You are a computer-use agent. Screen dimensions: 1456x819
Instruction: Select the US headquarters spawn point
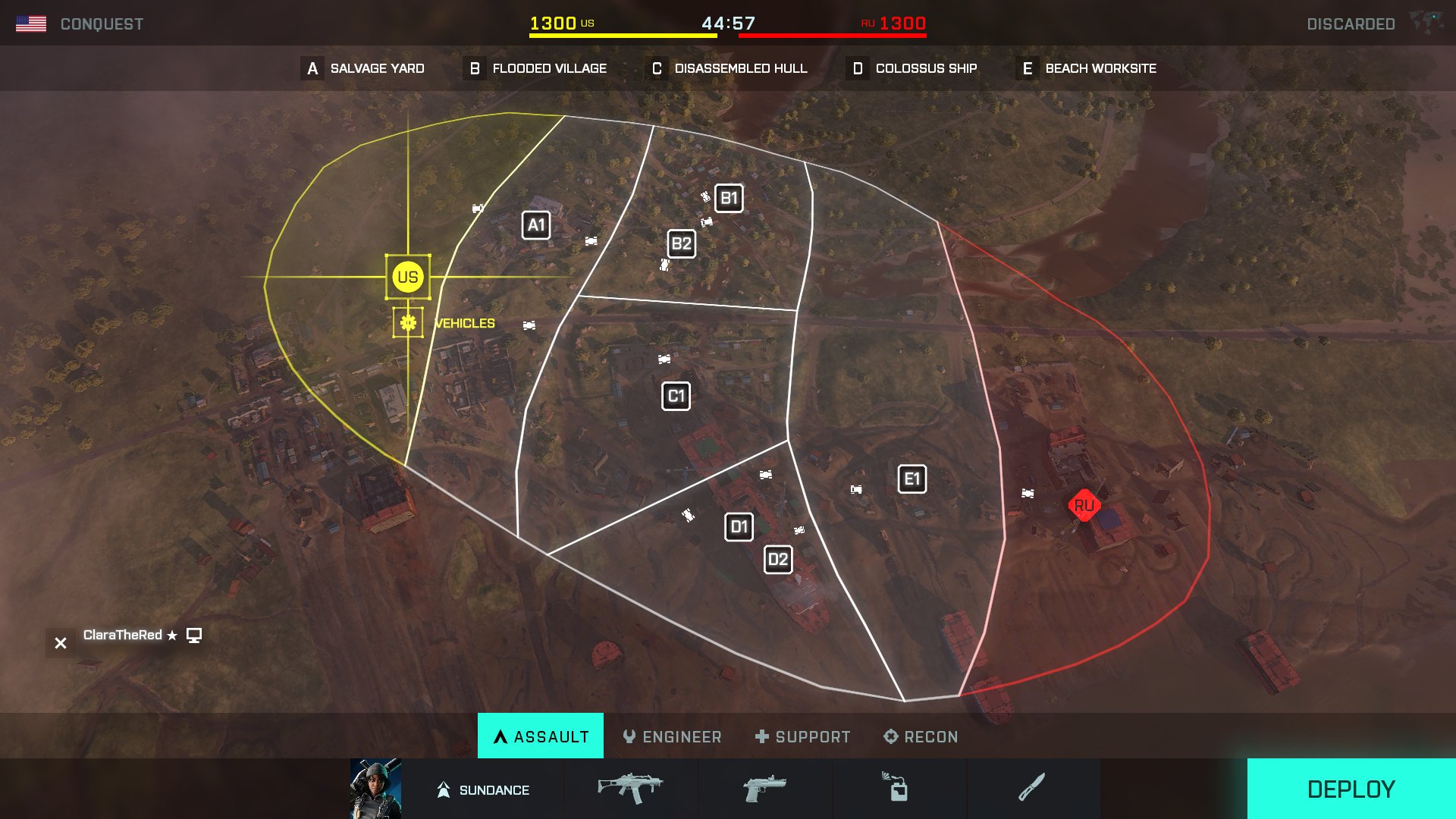[x=408, y=277]
